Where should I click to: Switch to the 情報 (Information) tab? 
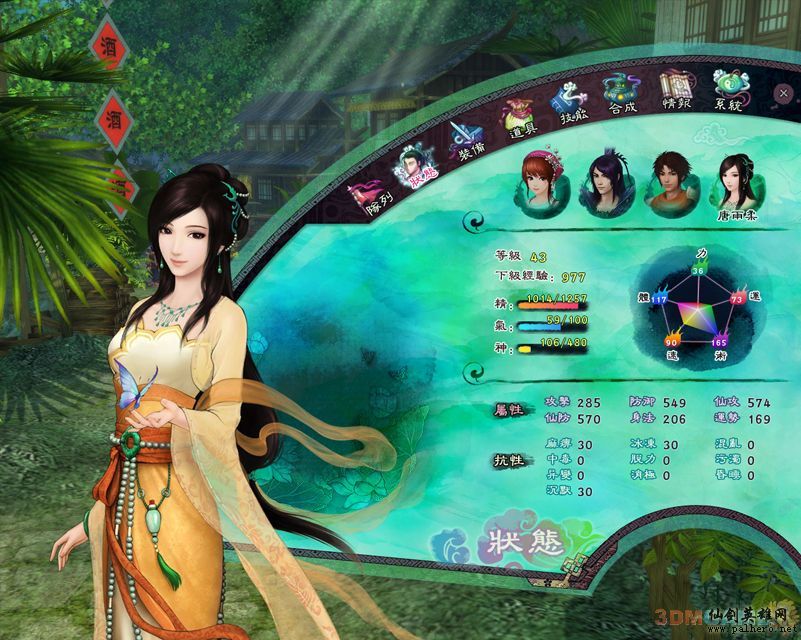coord(676,91)
